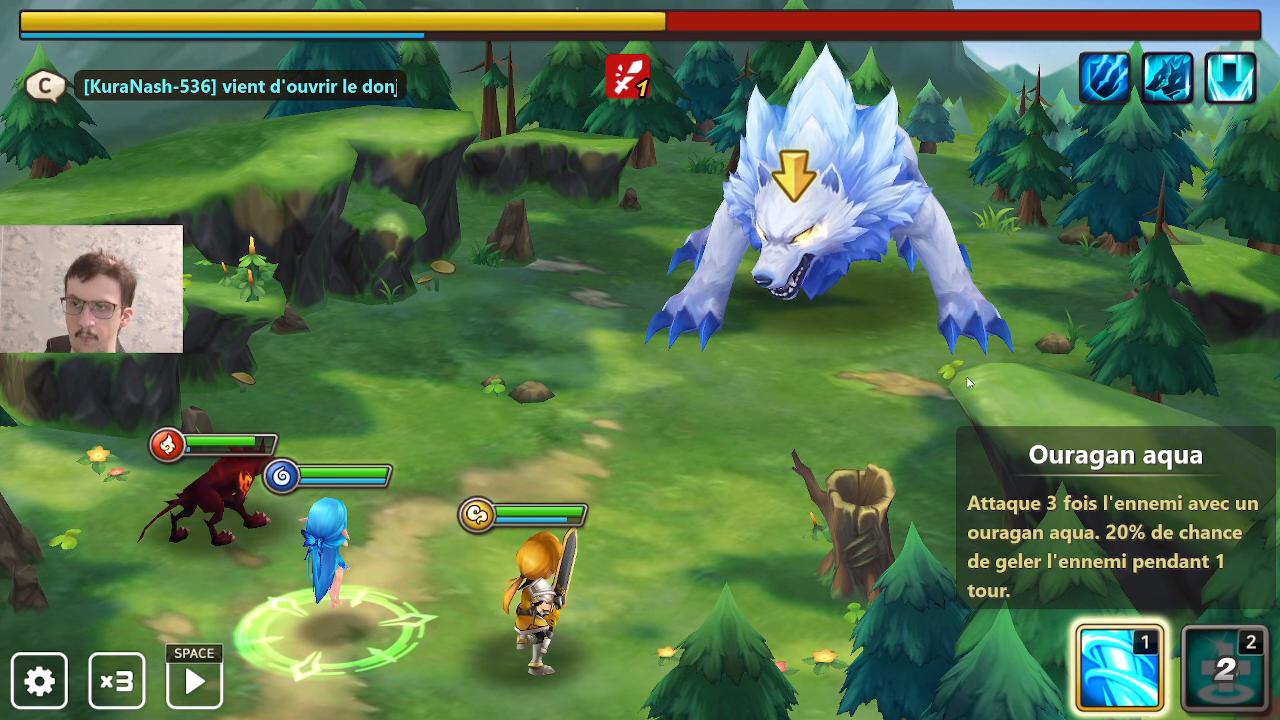Image resolution: width=1280 pixels, height=720 pixels.
Task: Inspect the boss's attack buff icon
Action: pos(627,77)
